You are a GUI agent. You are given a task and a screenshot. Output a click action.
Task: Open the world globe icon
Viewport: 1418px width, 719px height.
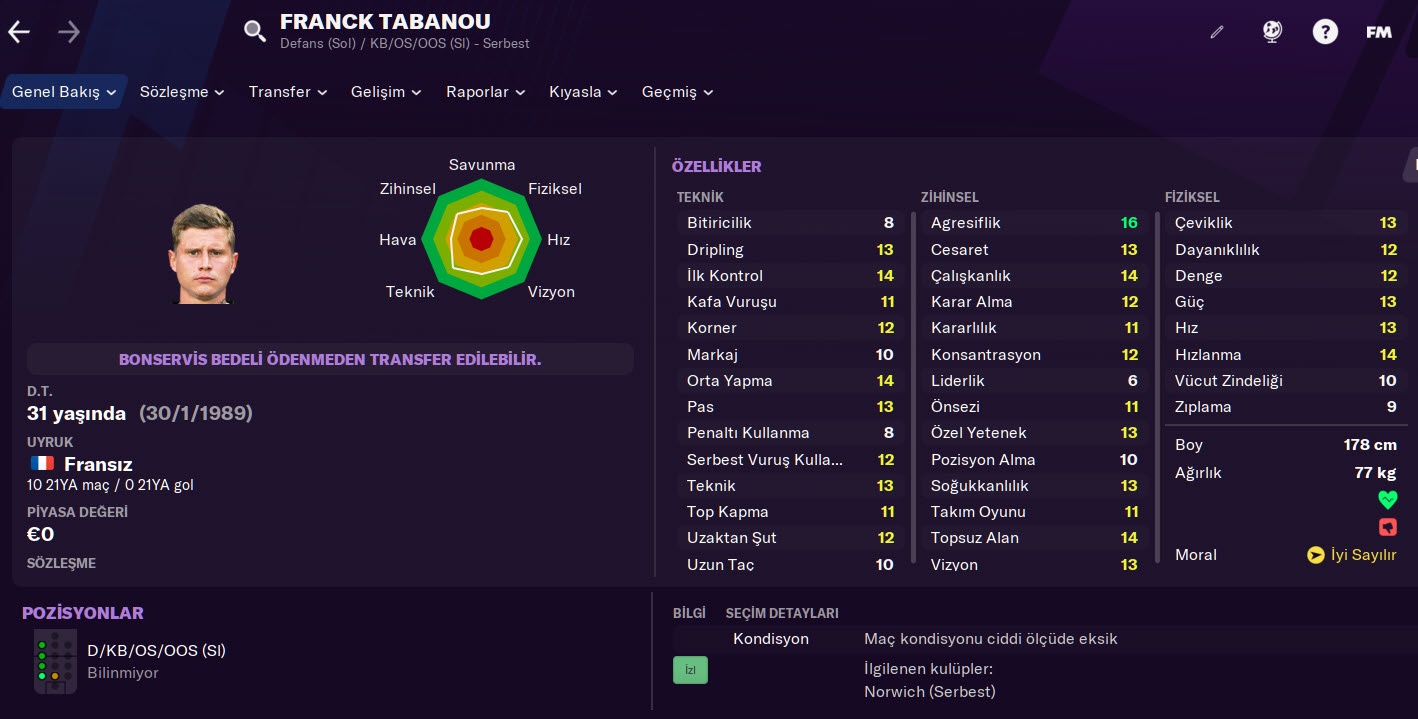(x=1272, y=32)
